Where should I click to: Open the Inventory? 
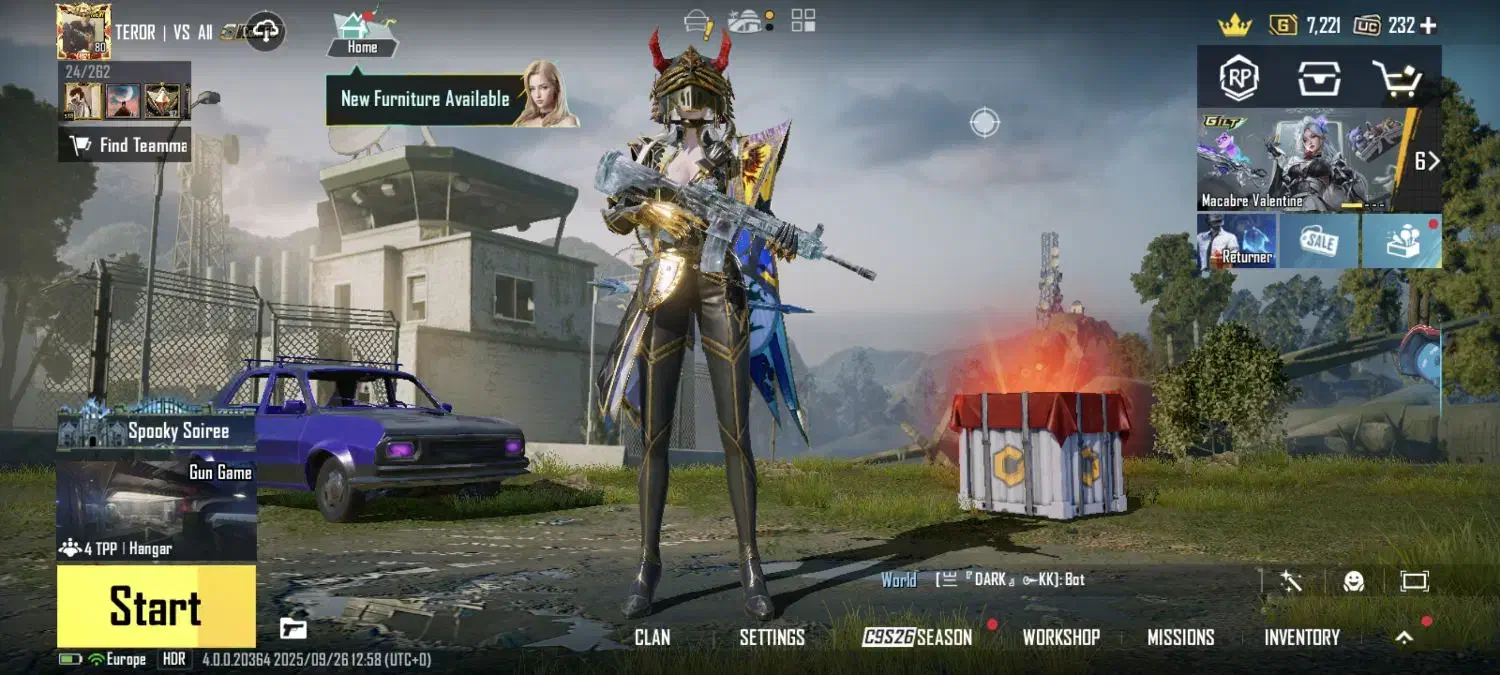(1302, 637)
